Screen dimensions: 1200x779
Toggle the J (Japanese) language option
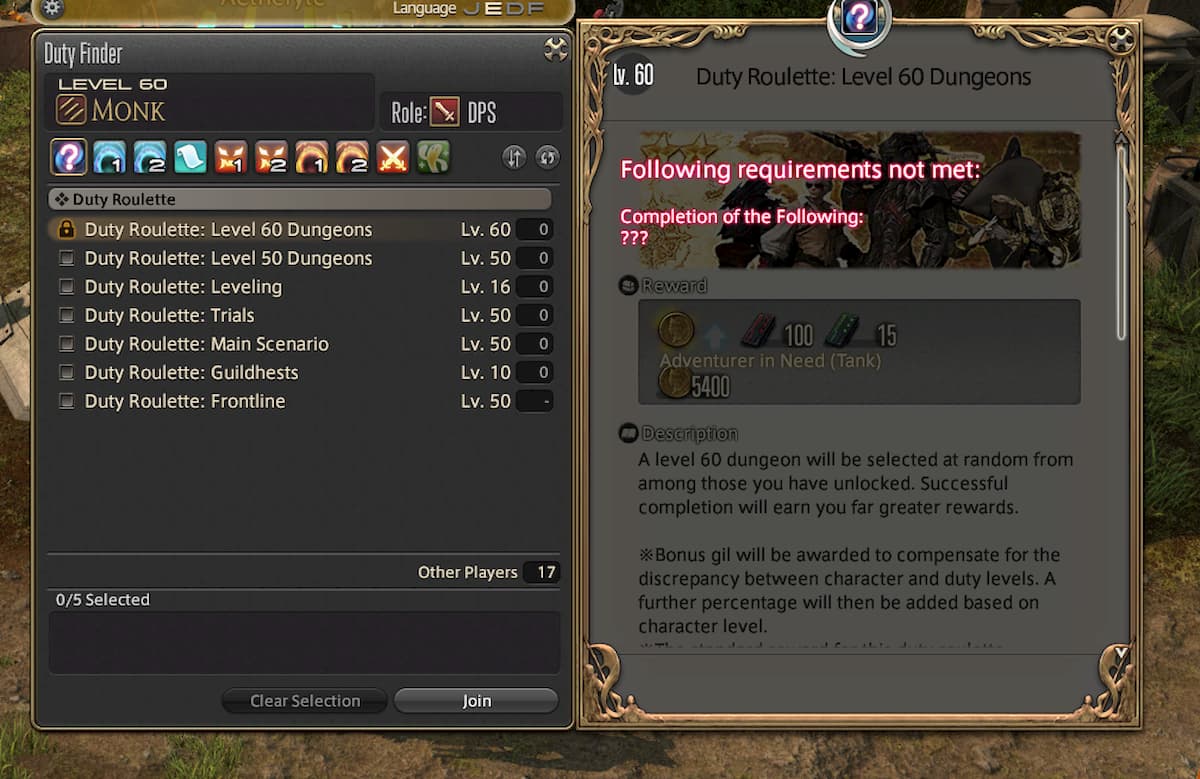tap(471, 9)
